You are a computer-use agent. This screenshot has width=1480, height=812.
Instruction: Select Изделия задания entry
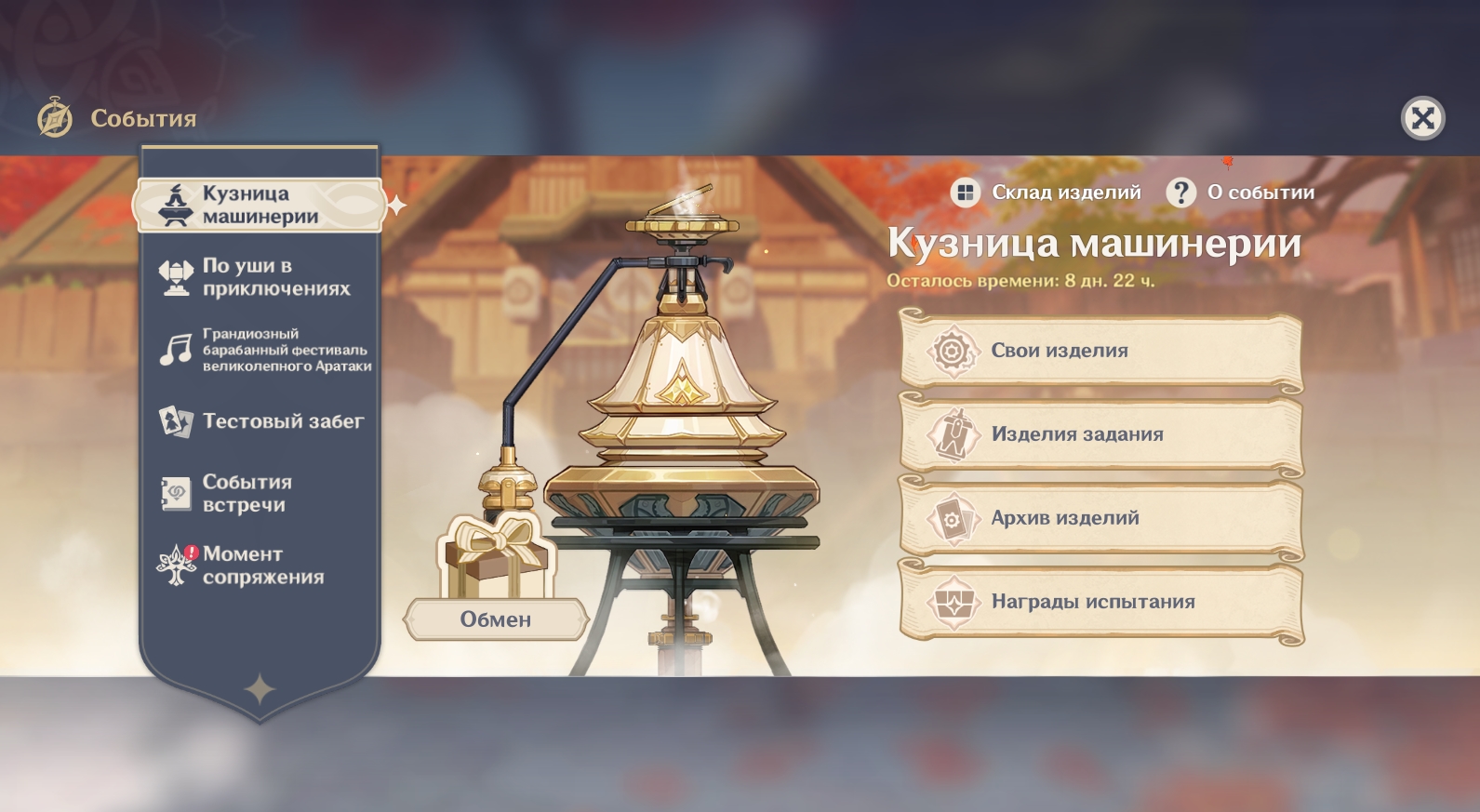point(1100,434)
